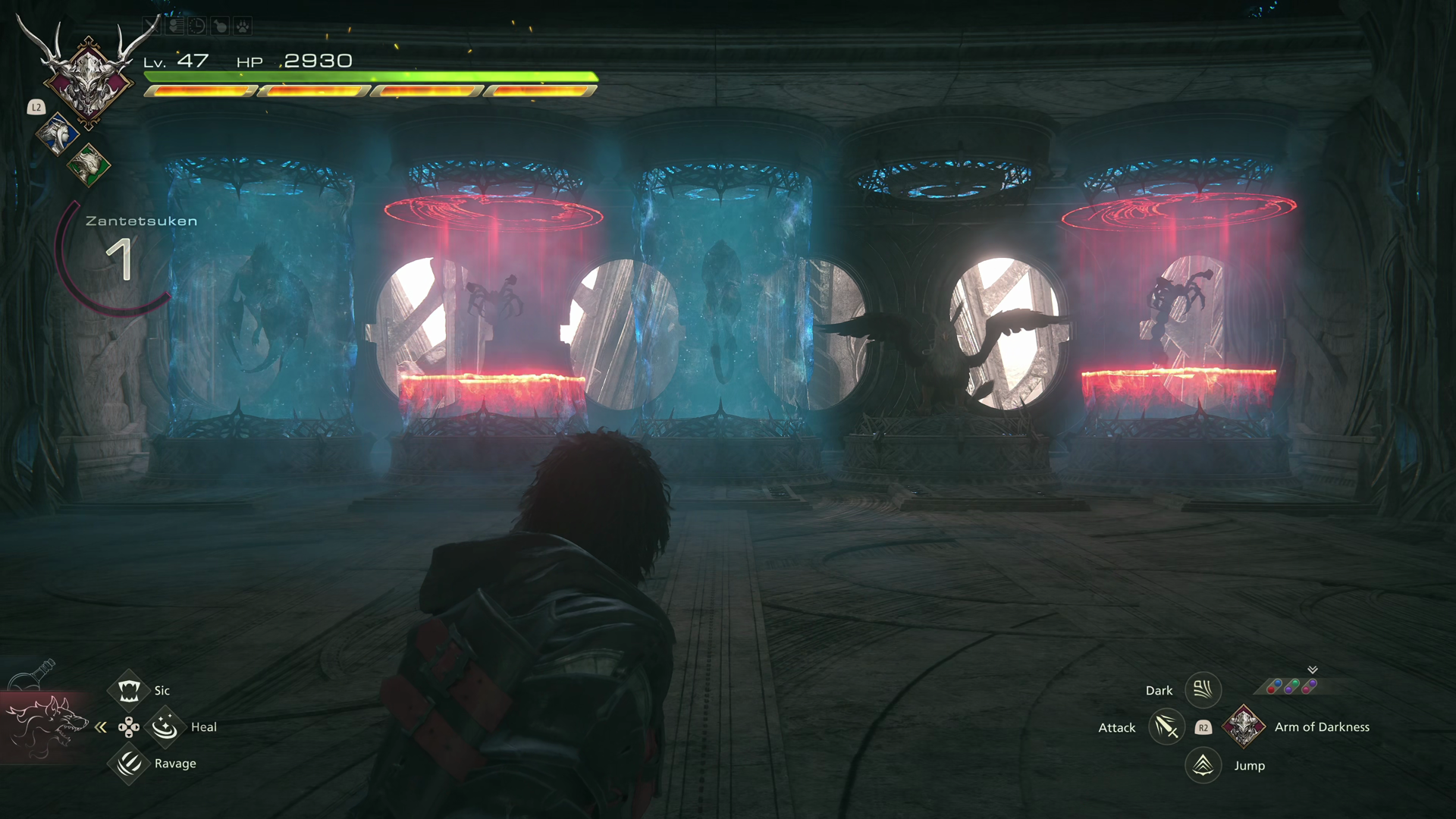The width and height of the screenshot is (1456, 819).
Task: Activate the Dark ability icon
Action: pos(1203,690)
